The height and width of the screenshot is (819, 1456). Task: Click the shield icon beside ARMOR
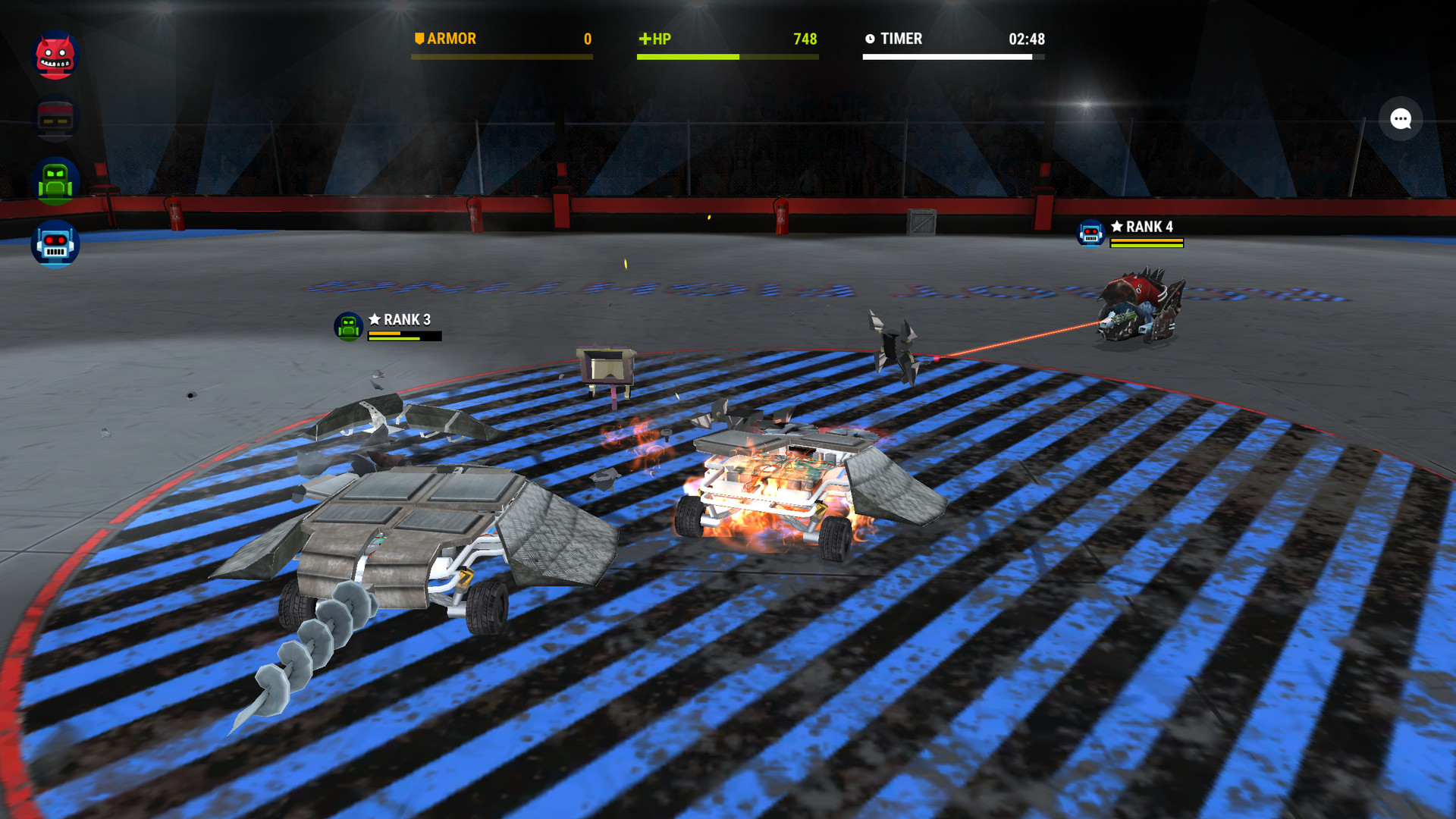click(419, 38)
